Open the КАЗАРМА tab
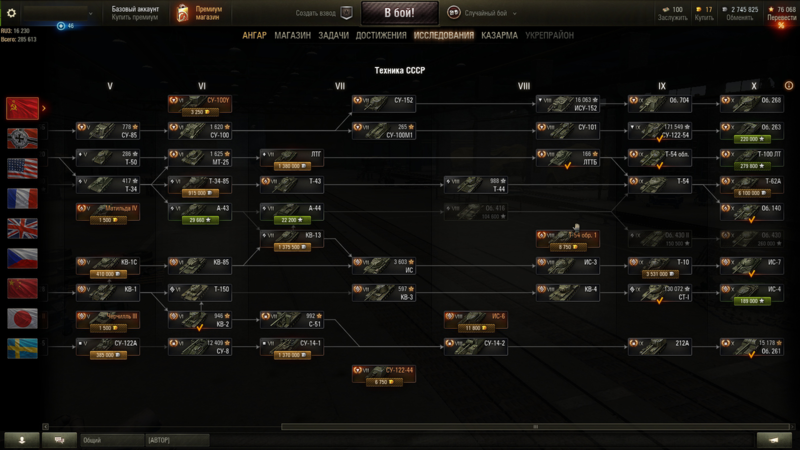This screenshot has width=800, height=450. click(499, 35)
